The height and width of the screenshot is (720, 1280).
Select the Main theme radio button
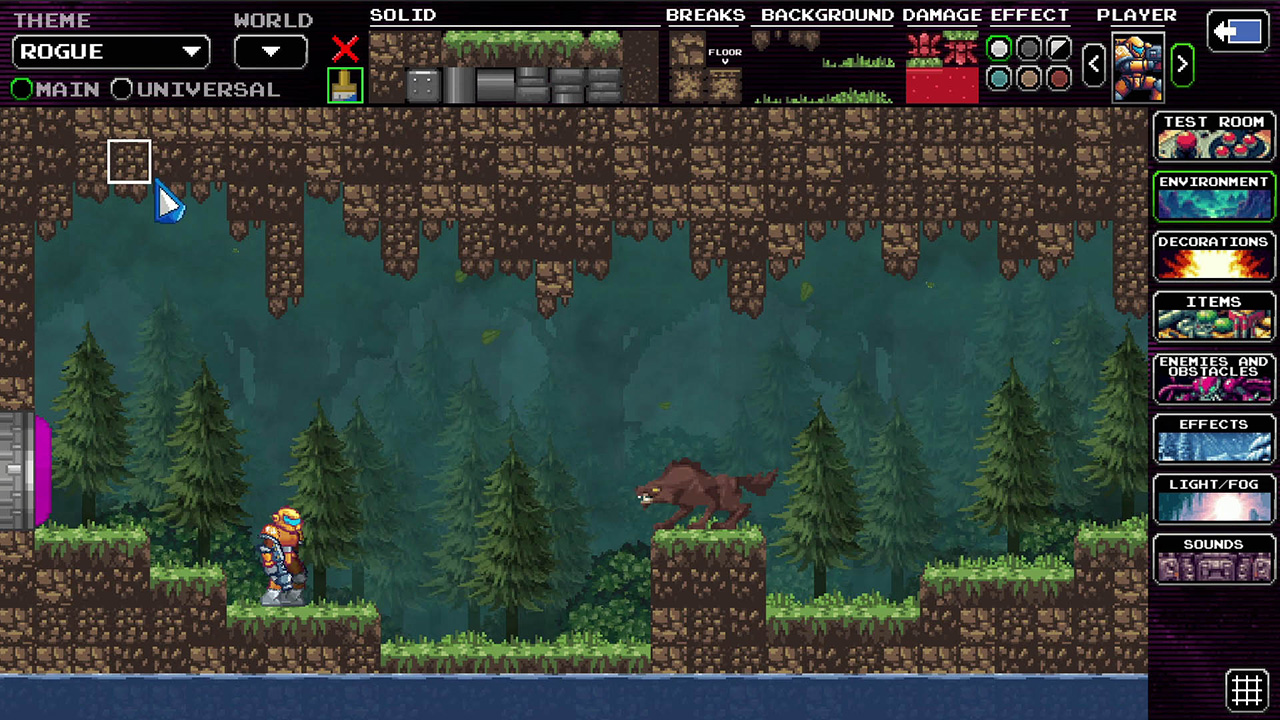[22, 89]
